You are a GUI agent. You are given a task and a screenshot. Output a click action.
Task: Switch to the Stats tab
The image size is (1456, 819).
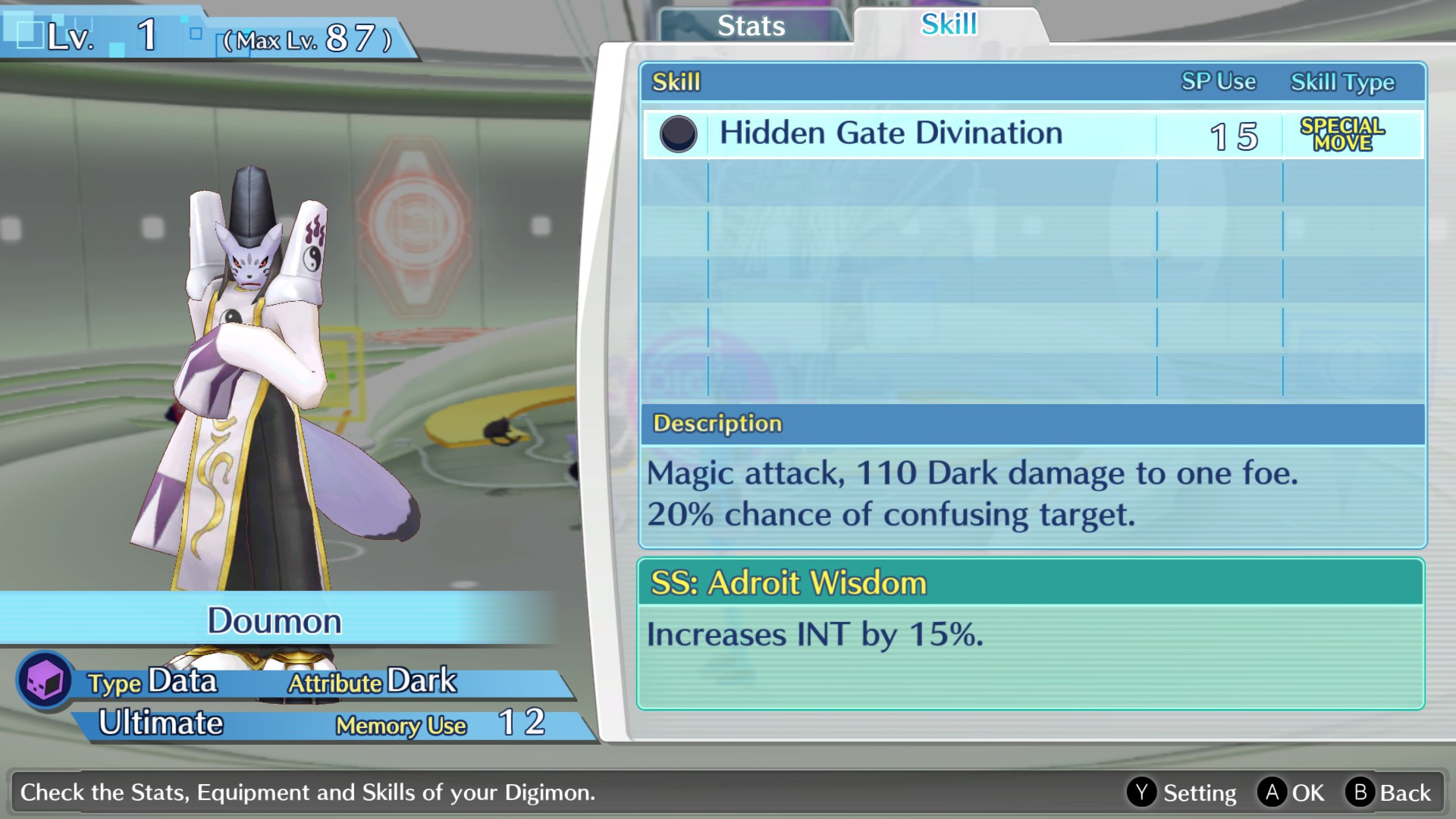[x=750, y=26]
